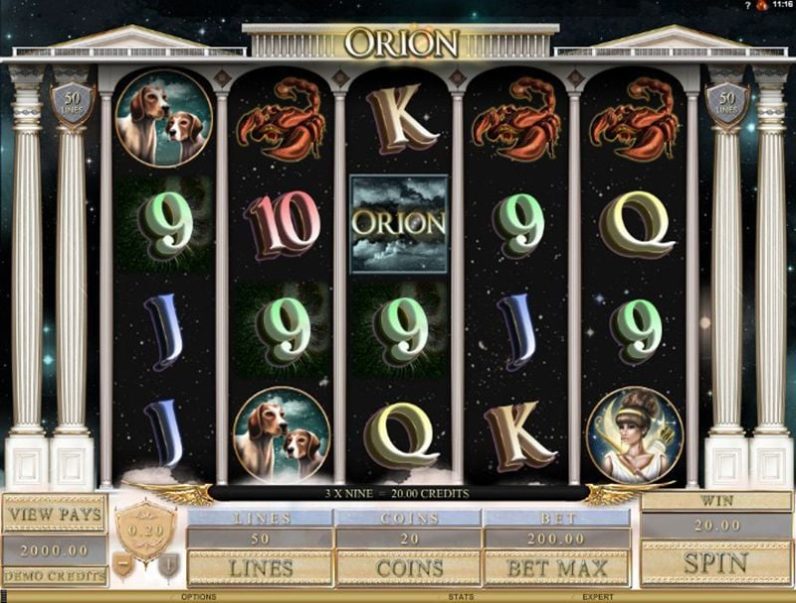Viewport: 796px width, 603px height.
Task: Select the Bet Max button
Action: click(556, 568)
